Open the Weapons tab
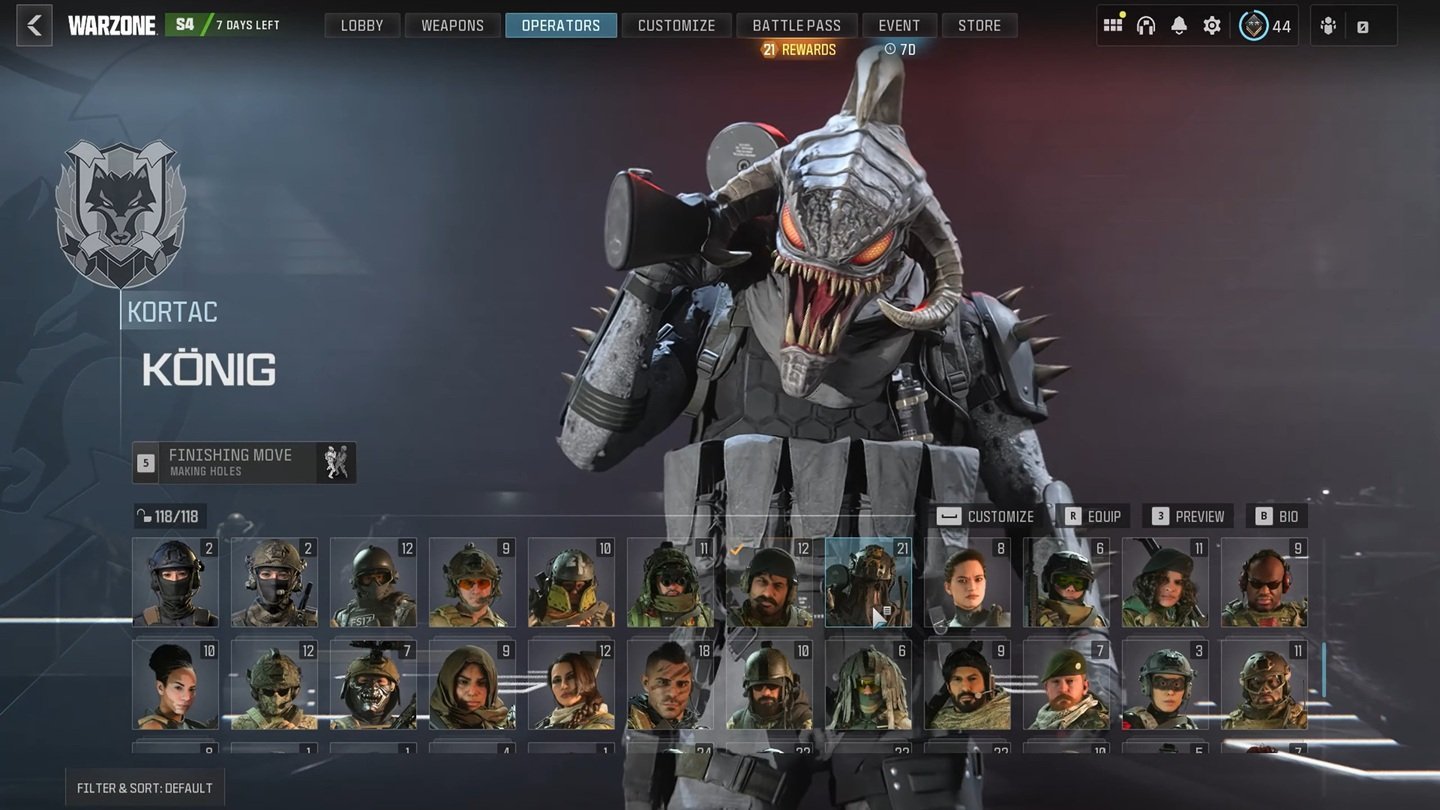Viewport: 1440px width, 810px height. (x=452, y=26)
